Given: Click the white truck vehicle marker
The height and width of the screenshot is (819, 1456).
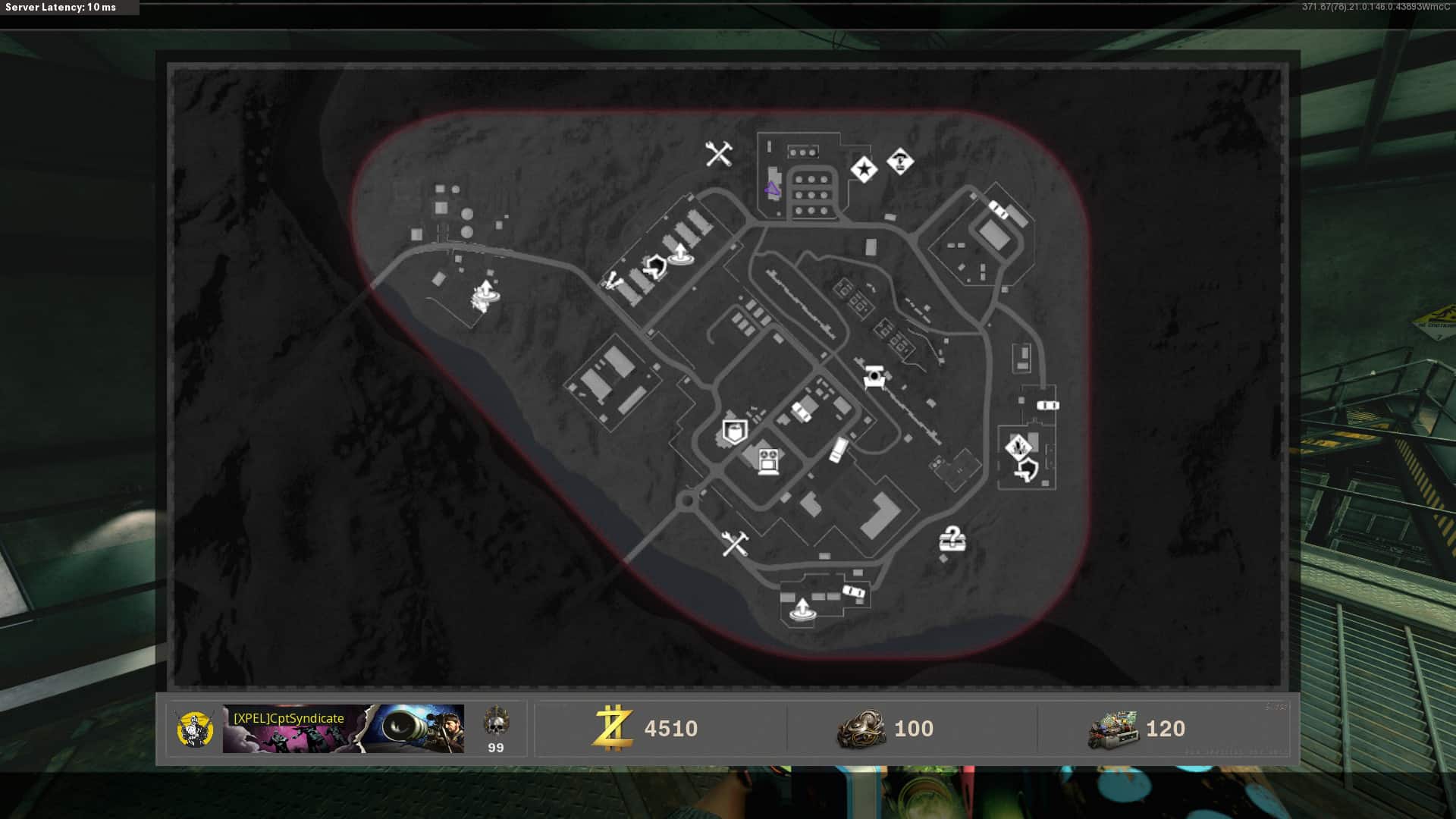Looking at the screenshot, I should click(838, 449).
